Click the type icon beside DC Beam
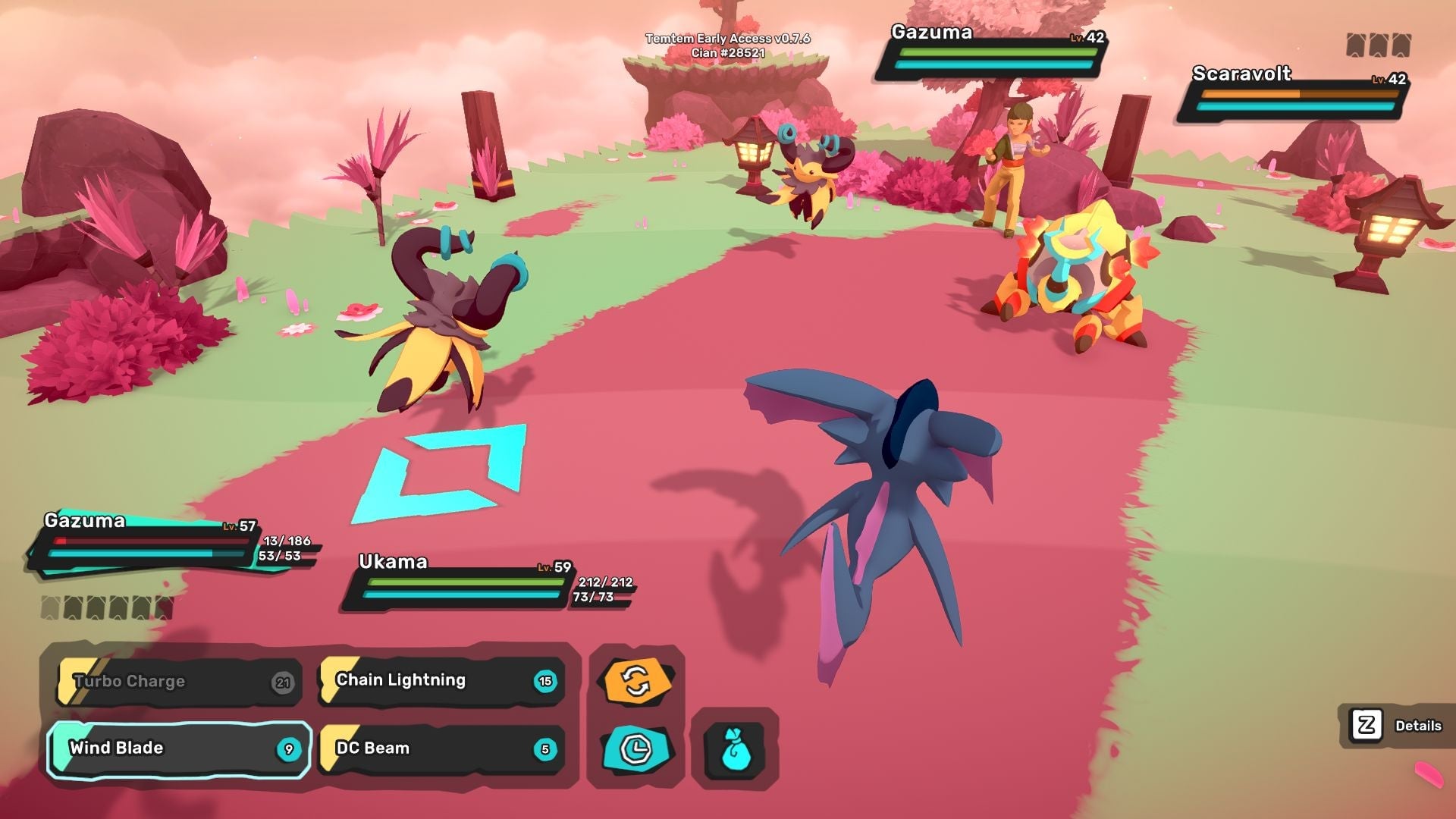The width and height of the screenshot is (1456, 819). point(330,748)
